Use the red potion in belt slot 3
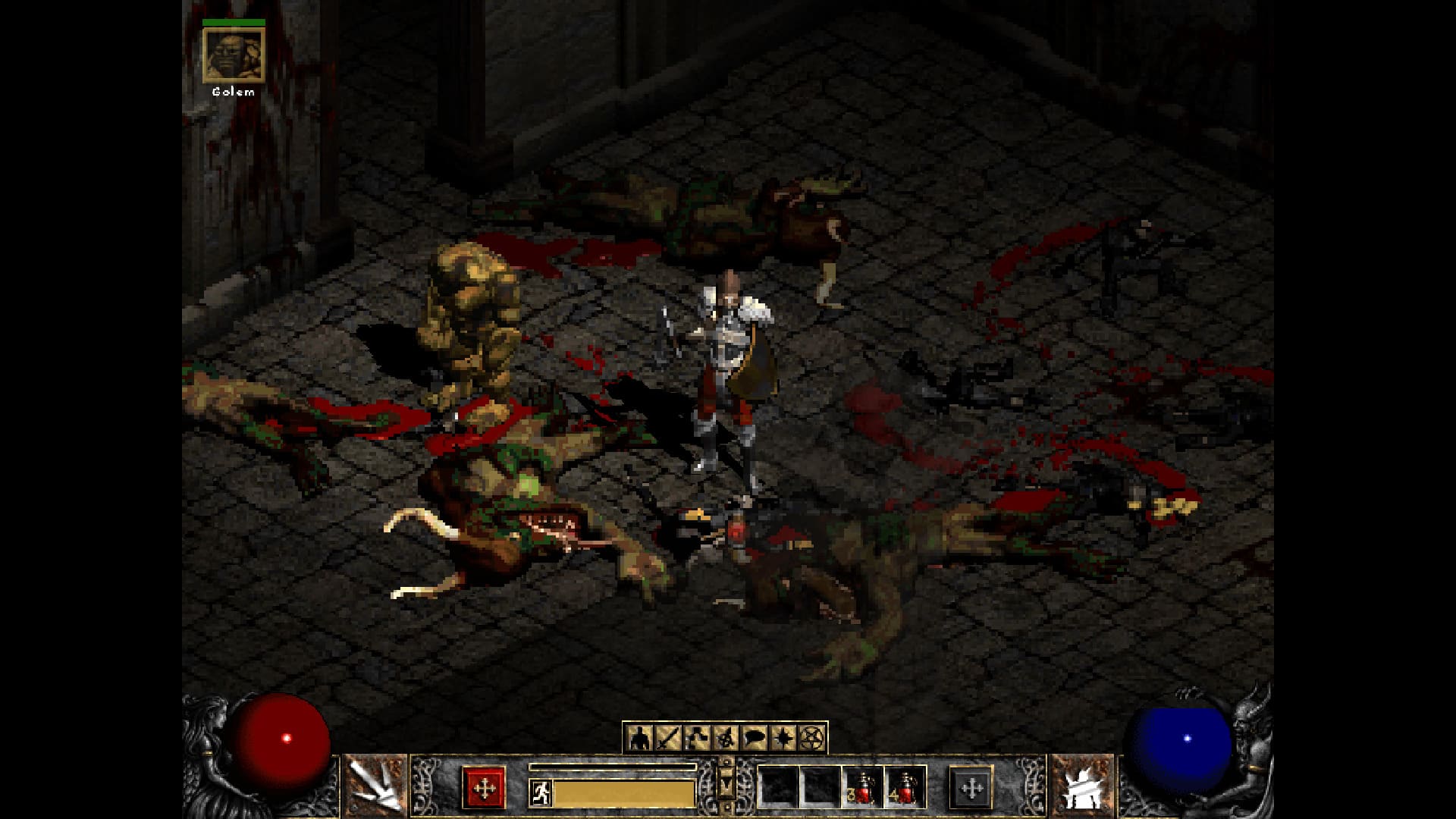 (862, 787)
